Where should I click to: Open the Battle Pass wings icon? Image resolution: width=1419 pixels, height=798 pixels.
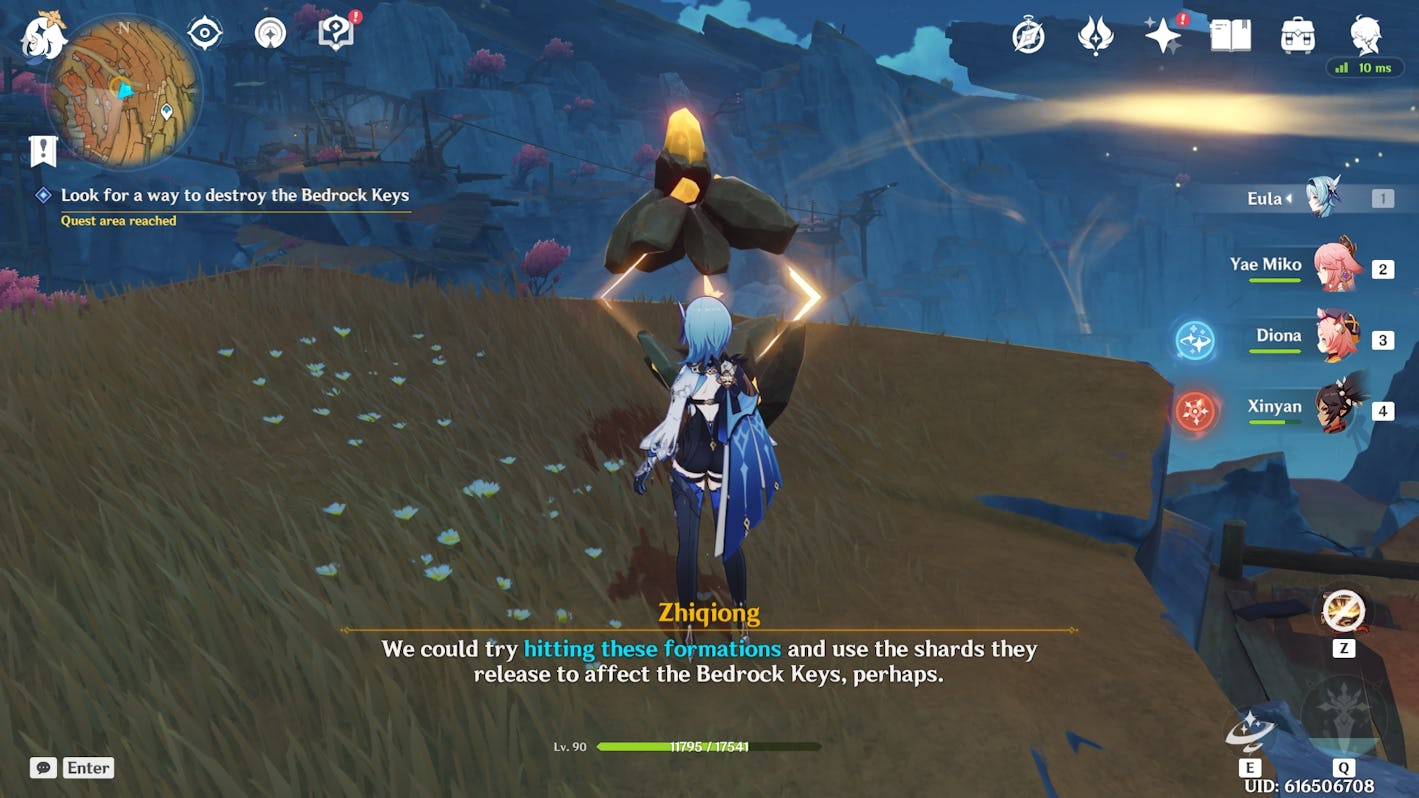point(1097,33)
